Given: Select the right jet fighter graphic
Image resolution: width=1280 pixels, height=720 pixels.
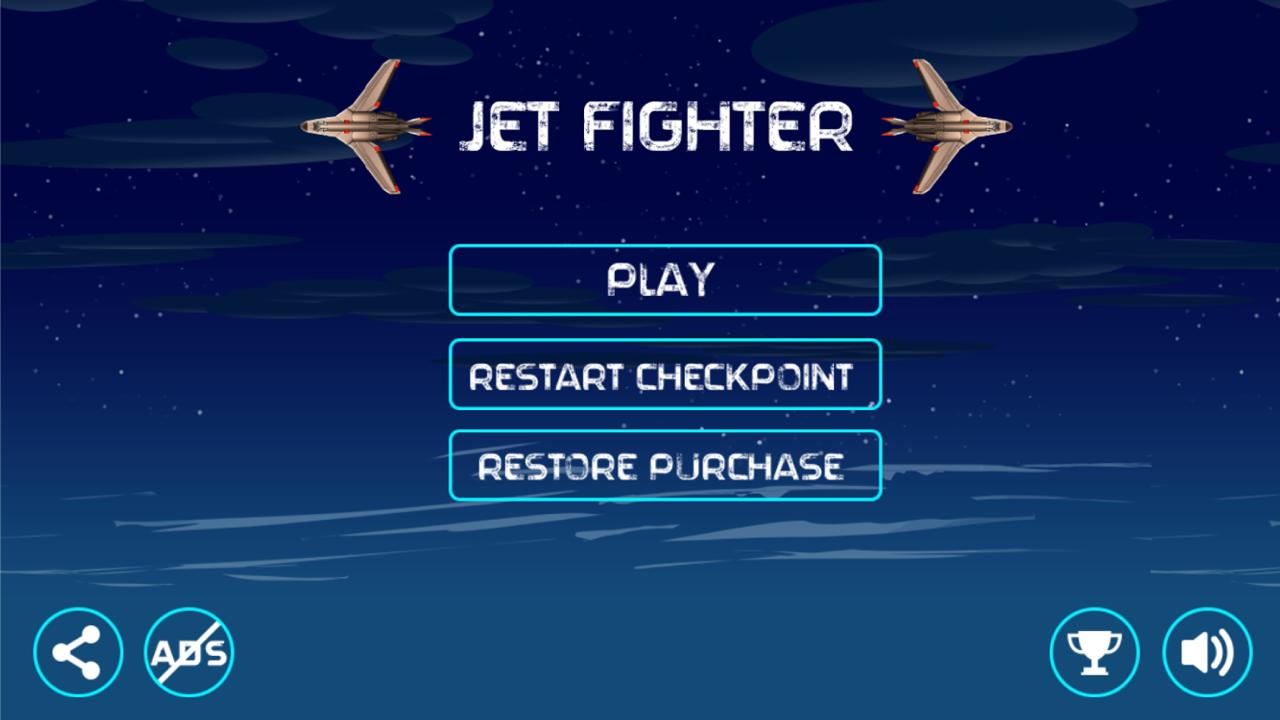Looking at the screenshot, I should click(945, 125).
